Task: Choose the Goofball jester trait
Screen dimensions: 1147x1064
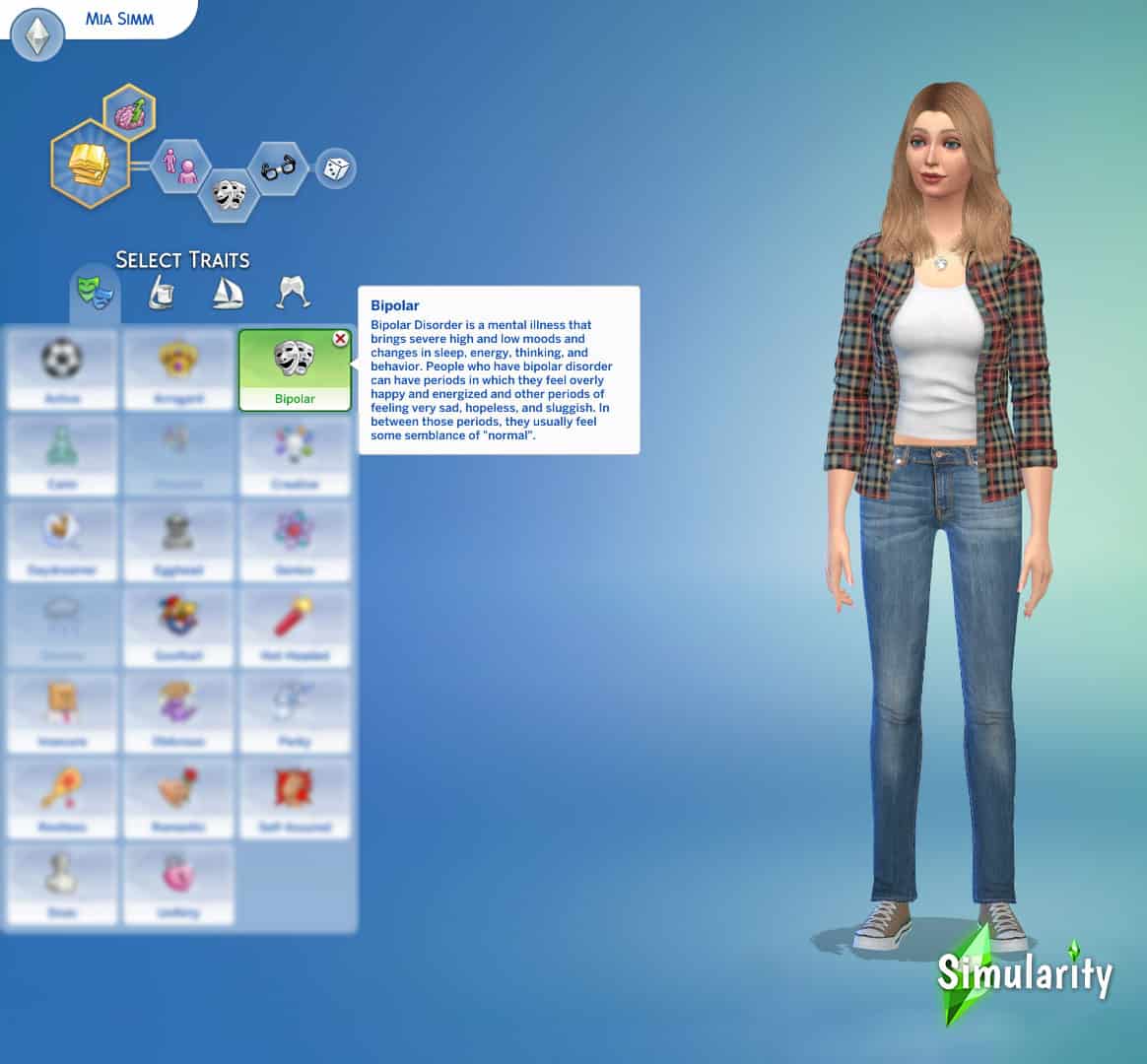Action: [178, 627]
